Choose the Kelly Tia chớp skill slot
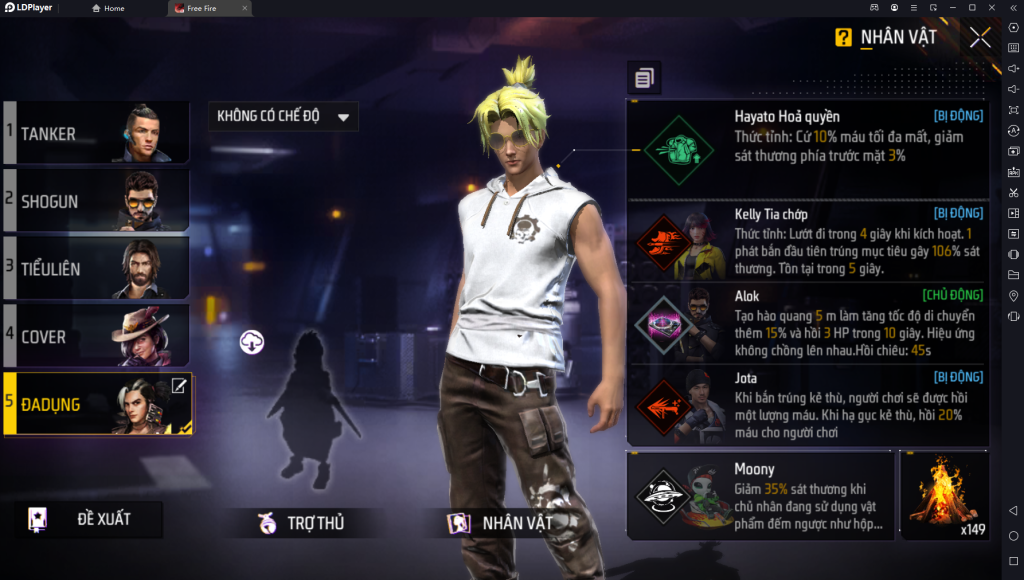Screen dimensions: 1024x580 point(806,242)
